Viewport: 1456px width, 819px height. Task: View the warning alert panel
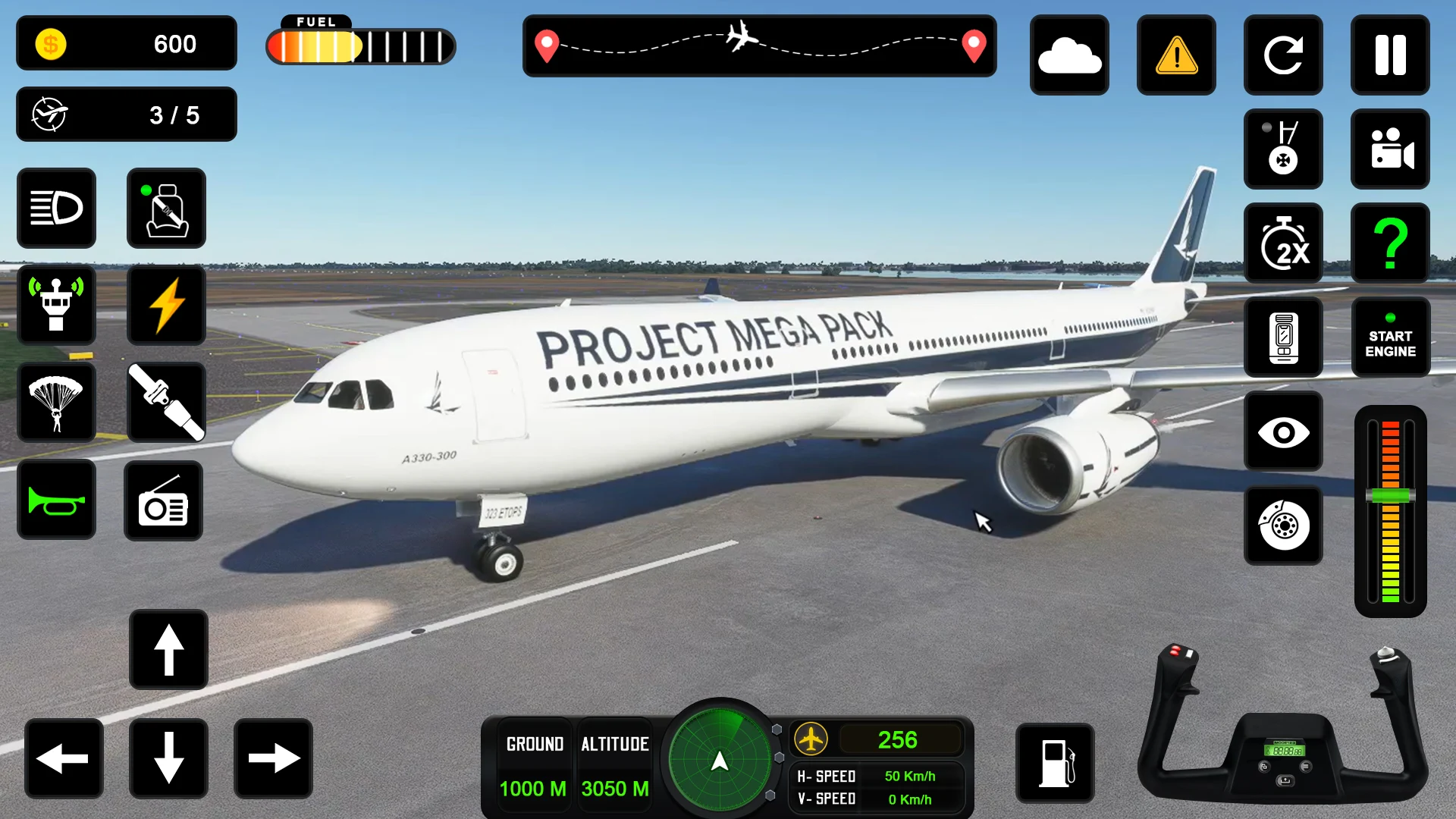coord(1176,55)
